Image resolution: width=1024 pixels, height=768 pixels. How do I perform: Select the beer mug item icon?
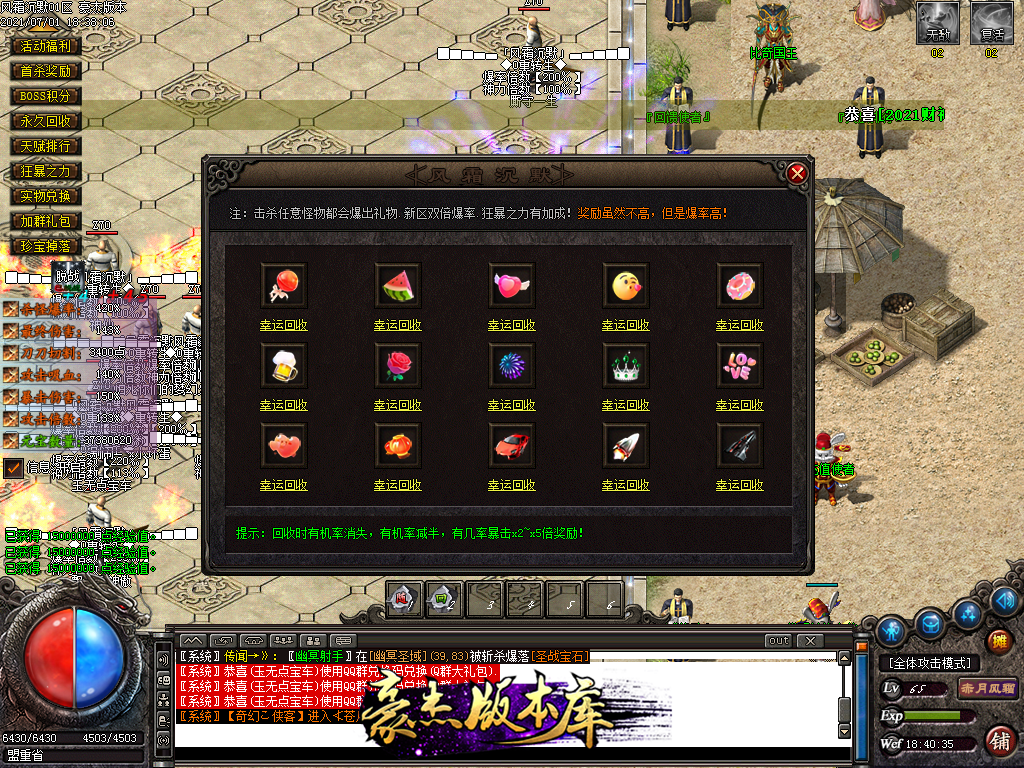coord(284,366)
